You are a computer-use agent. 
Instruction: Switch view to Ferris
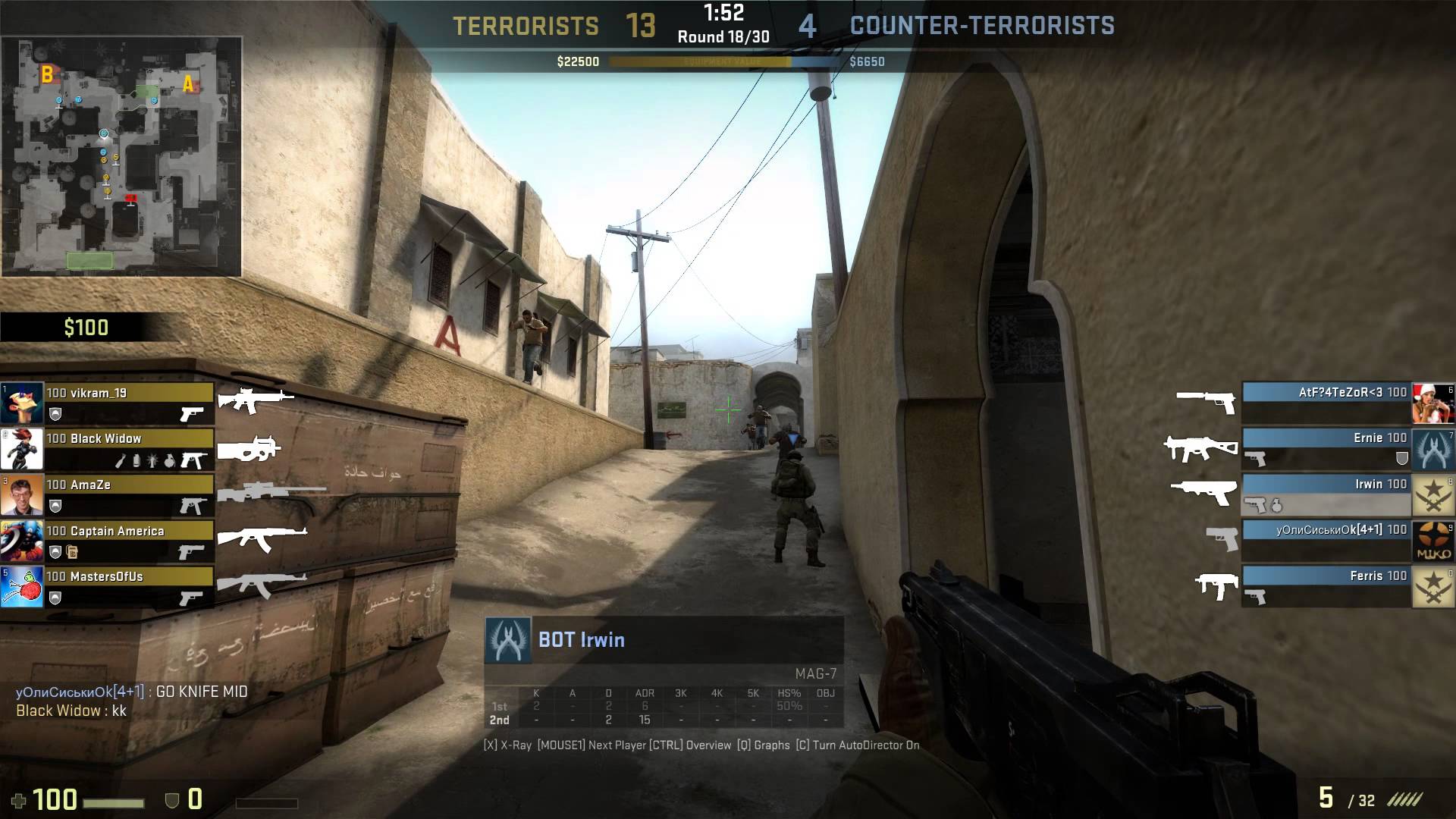pyautogui.click(x=1326, y=585)
